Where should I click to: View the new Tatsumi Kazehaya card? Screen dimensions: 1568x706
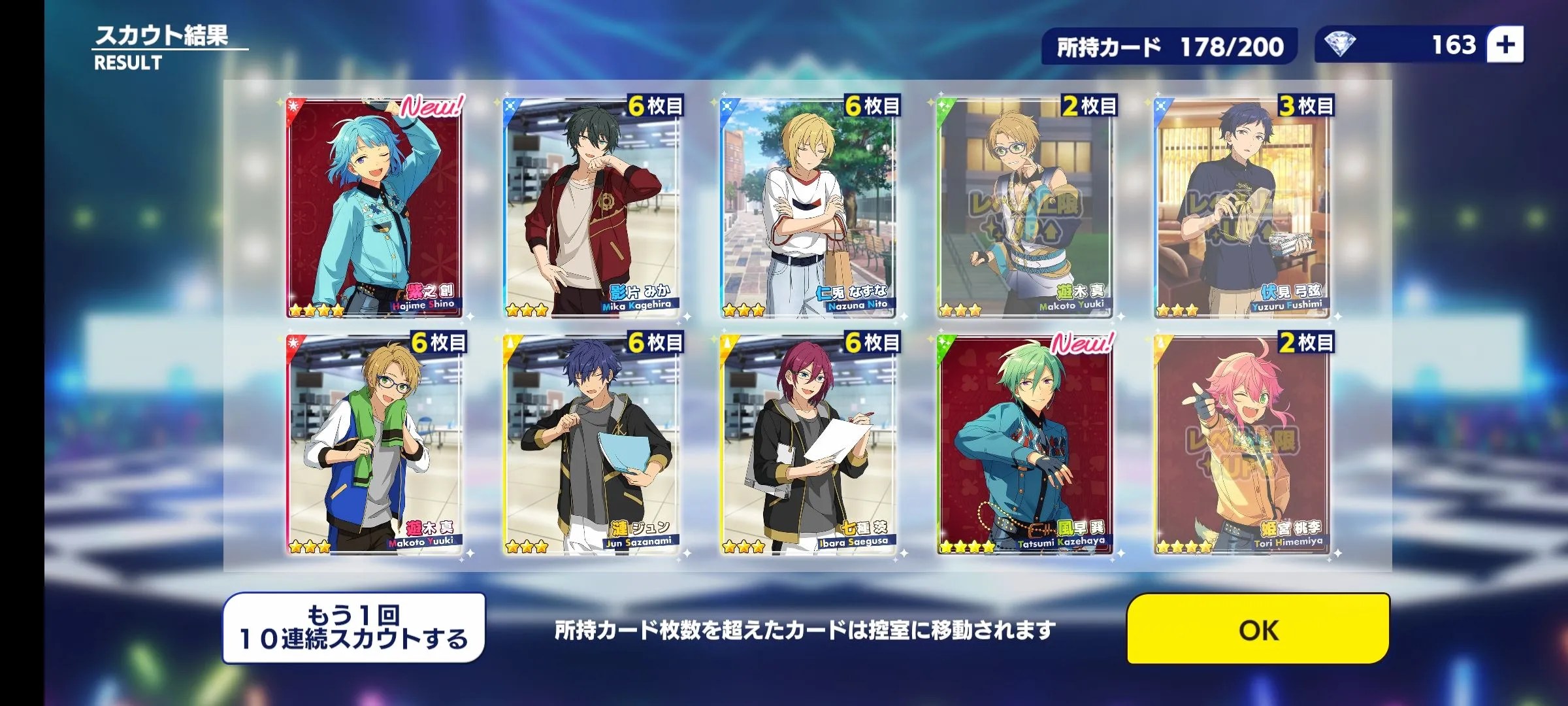click(x=1025, y=446)
